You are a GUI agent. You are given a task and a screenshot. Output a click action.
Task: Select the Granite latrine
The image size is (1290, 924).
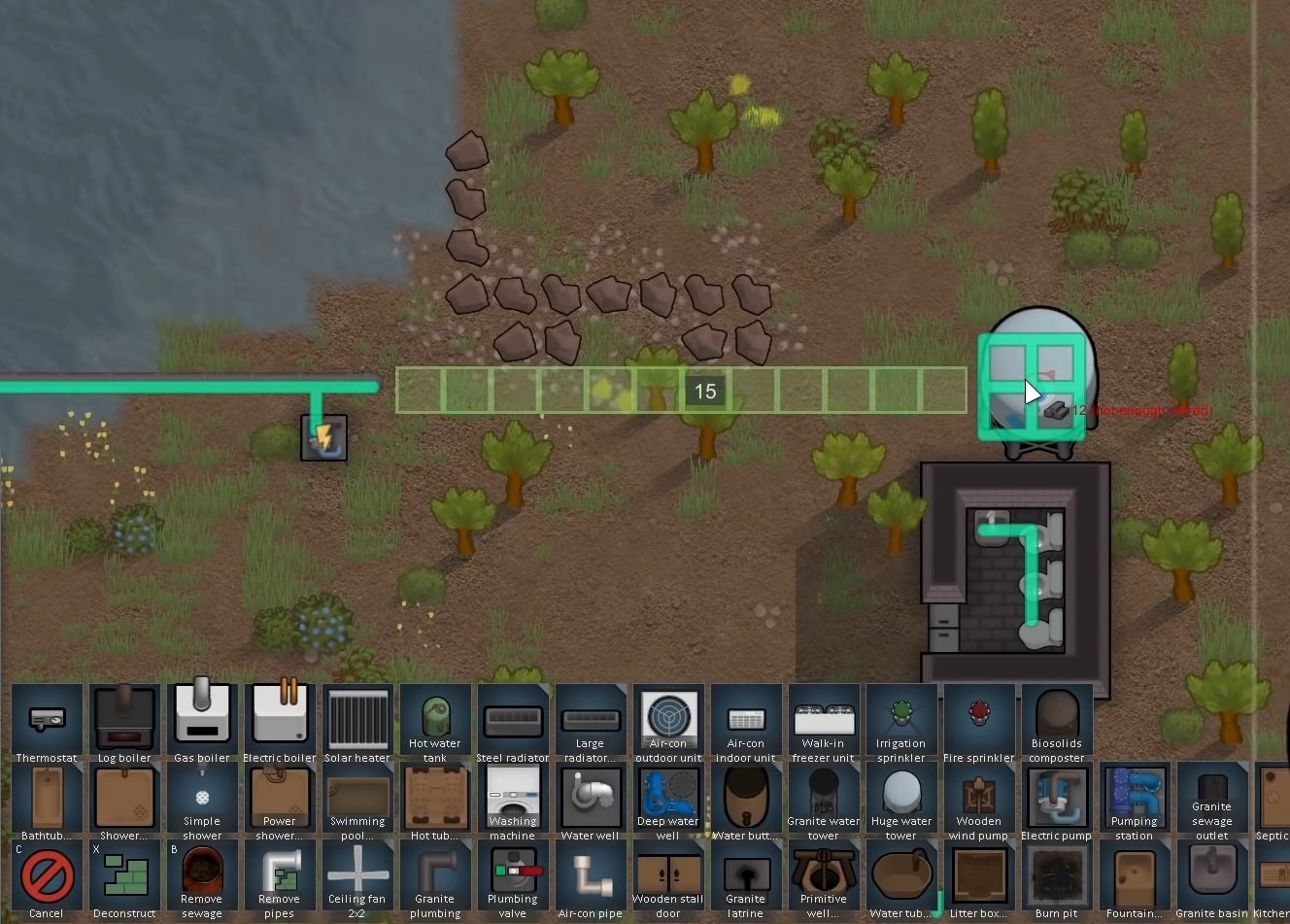tap(746, 874)
